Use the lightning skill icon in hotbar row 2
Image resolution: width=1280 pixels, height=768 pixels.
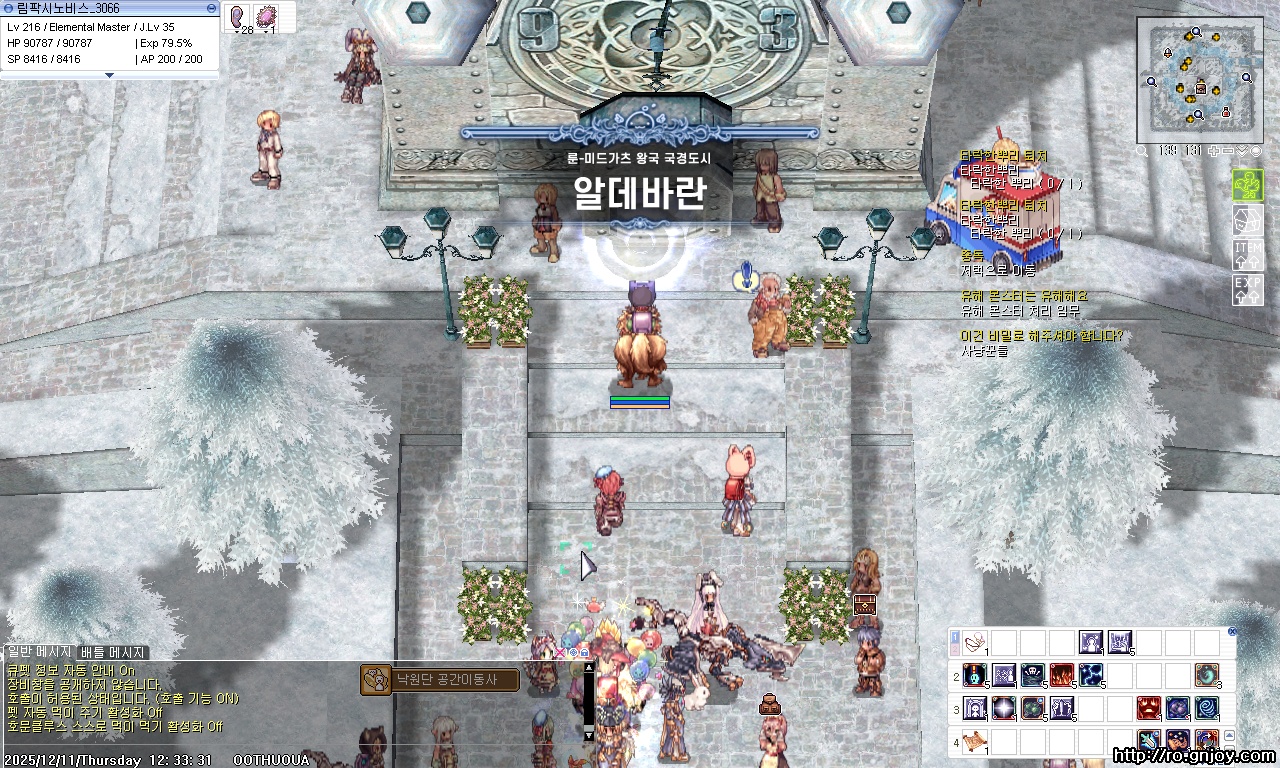[1090, 675]
